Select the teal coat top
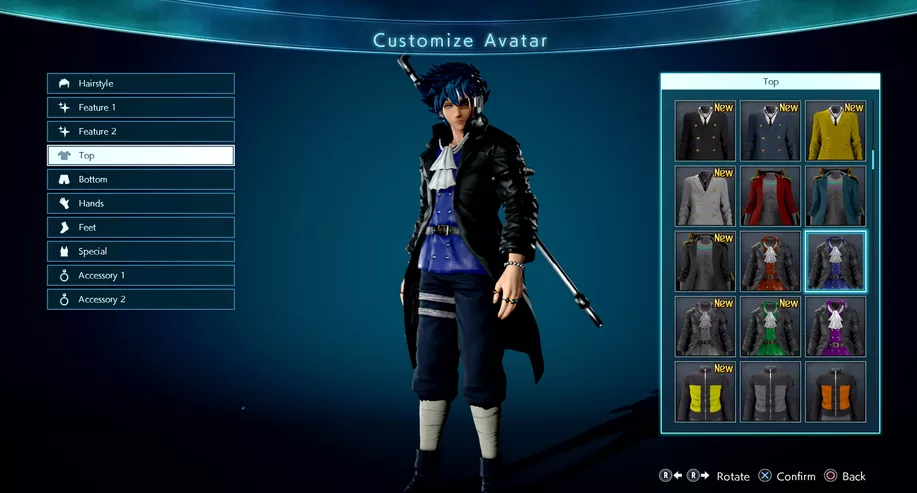 coord(835,196)
